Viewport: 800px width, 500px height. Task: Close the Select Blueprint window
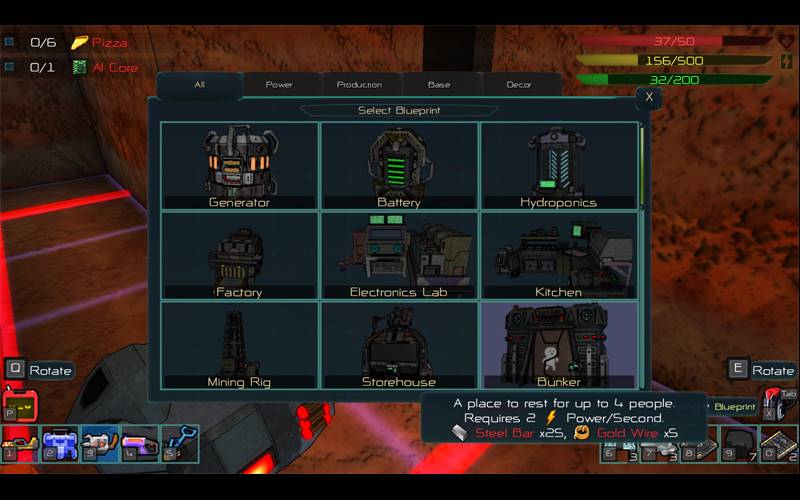pos(649,97)
